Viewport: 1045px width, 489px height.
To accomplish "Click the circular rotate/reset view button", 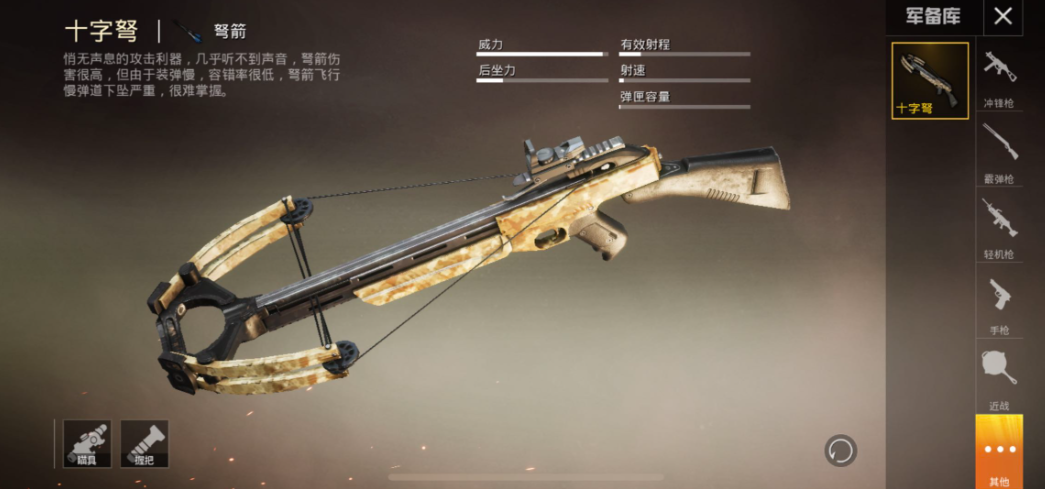I will [840, 450].
